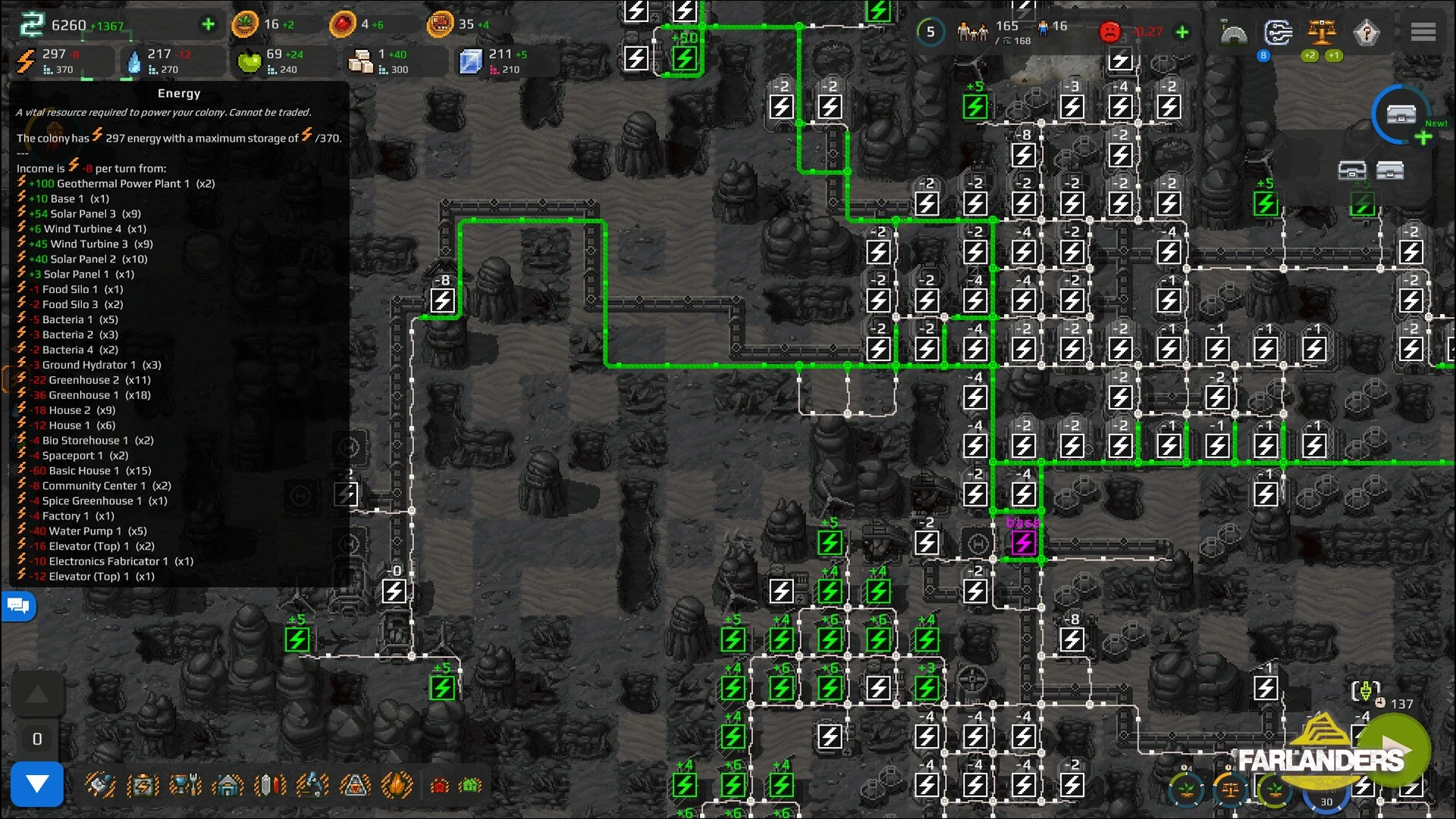Open the new supply crate reward
Image resolution: width=1456 pixels, height=819 pixels.
click(x=1401, y=115)
